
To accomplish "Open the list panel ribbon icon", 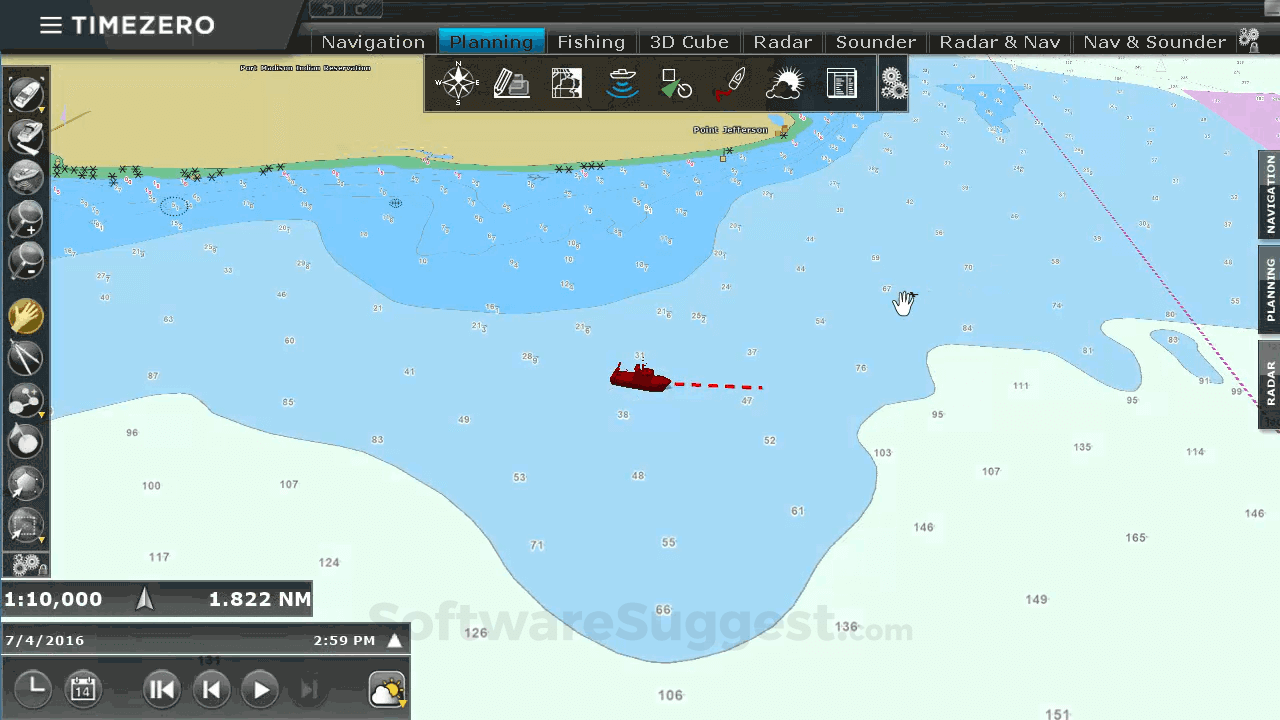I will tap(842, 84).
